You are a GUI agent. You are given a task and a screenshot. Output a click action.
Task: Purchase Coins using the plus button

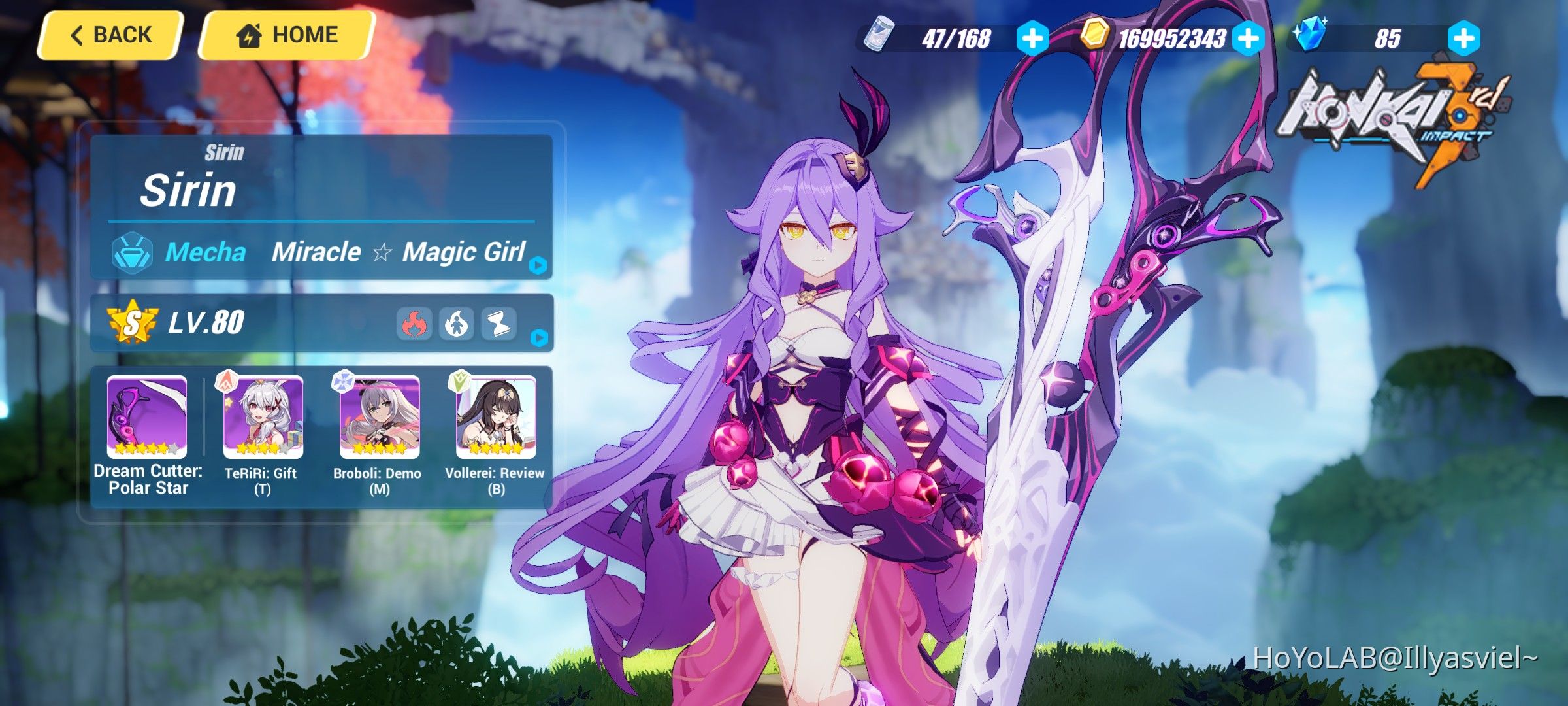pyautogui.click(x=1247, y=39)
